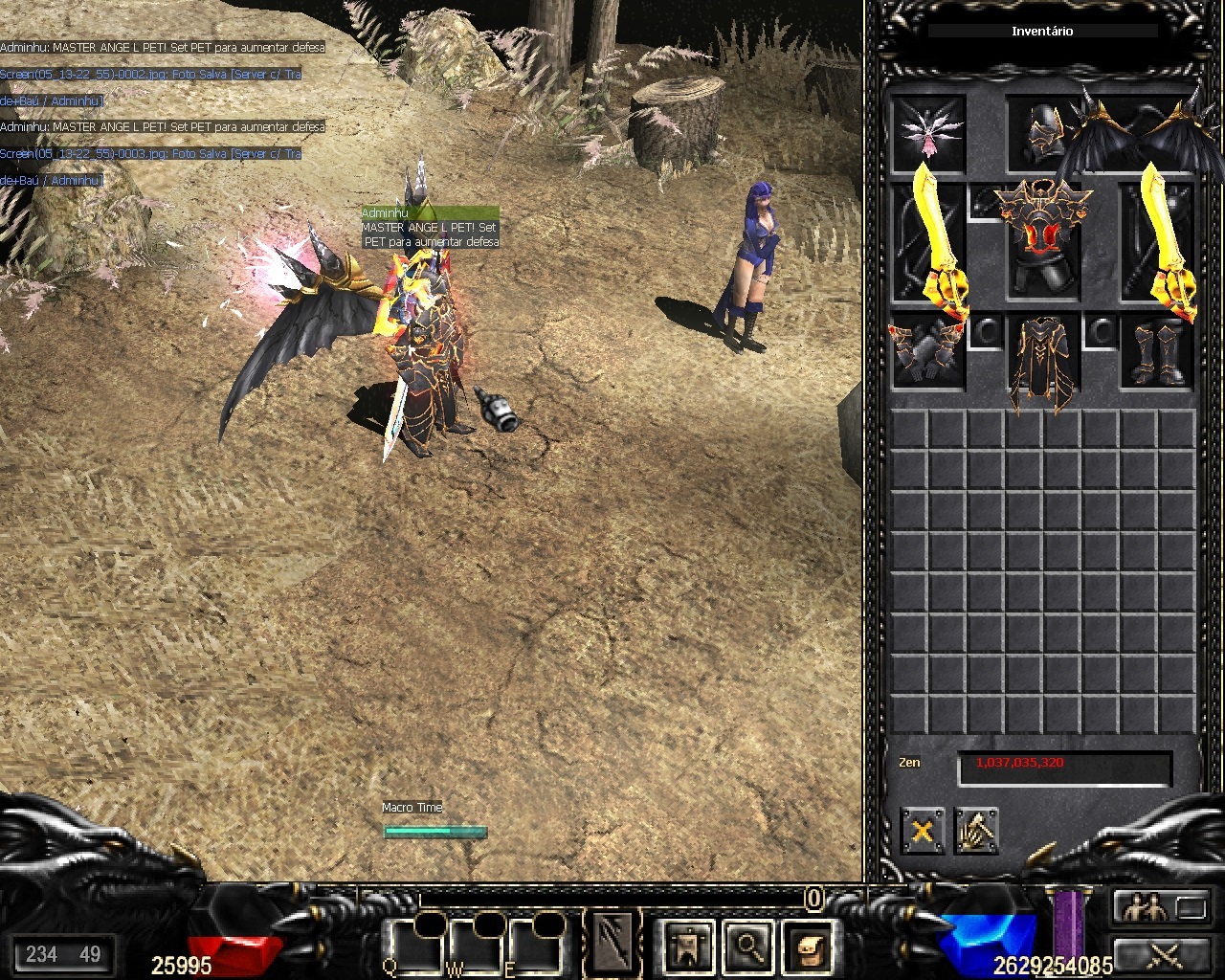Viewport: 1225px width, 980px height.
Task: Close the Inventário window with the X button
Action: click(x=922, y=831)
